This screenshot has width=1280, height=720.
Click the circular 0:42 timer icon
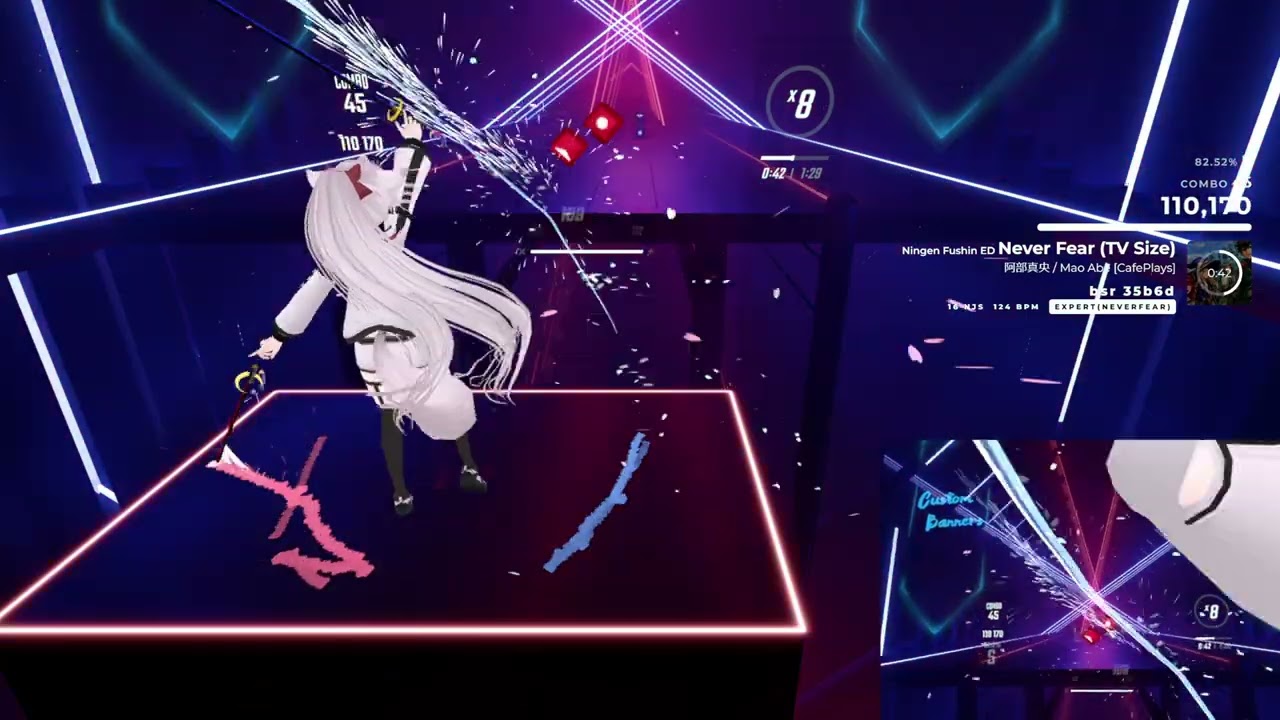click(x=1220, y=272)
